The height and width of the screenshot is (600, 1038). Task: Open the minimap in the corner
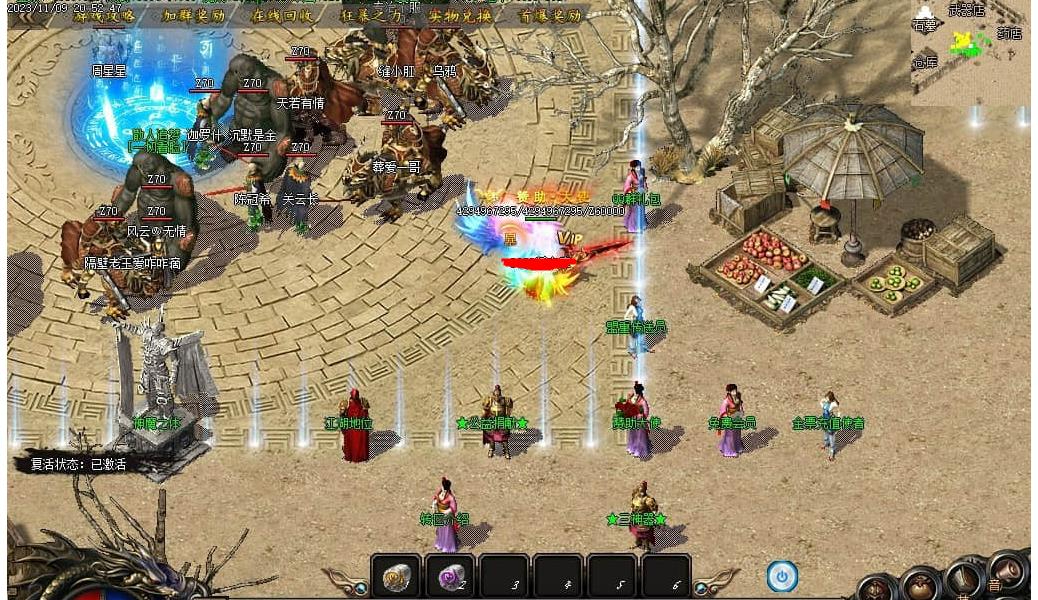click(x=969, y=52)
